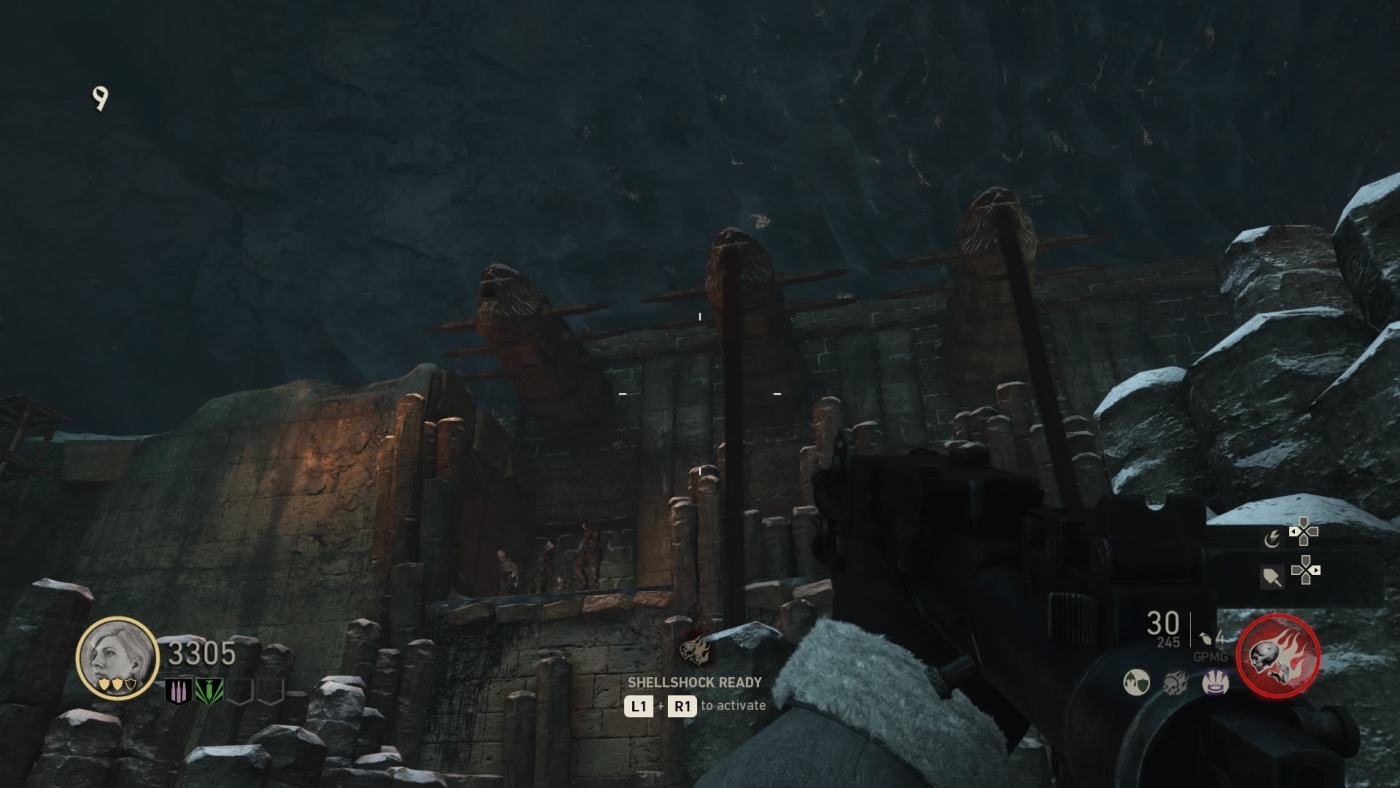Click the purple lotus consumable icon

tap(1216, 682)
